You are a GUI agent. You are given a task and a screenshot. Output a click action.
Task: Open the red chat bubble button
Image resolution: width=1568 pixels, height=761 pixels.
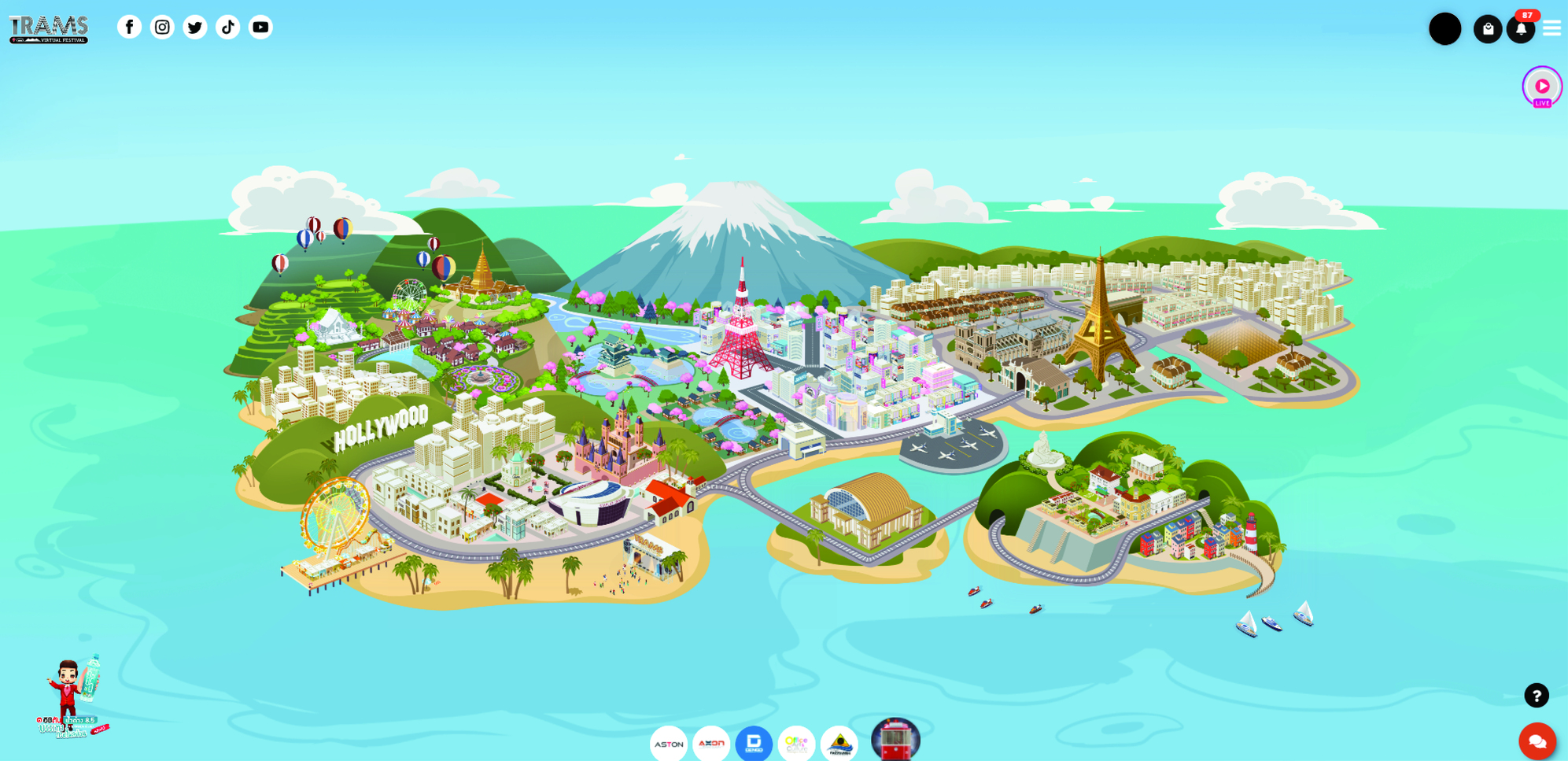point(1537,741)
